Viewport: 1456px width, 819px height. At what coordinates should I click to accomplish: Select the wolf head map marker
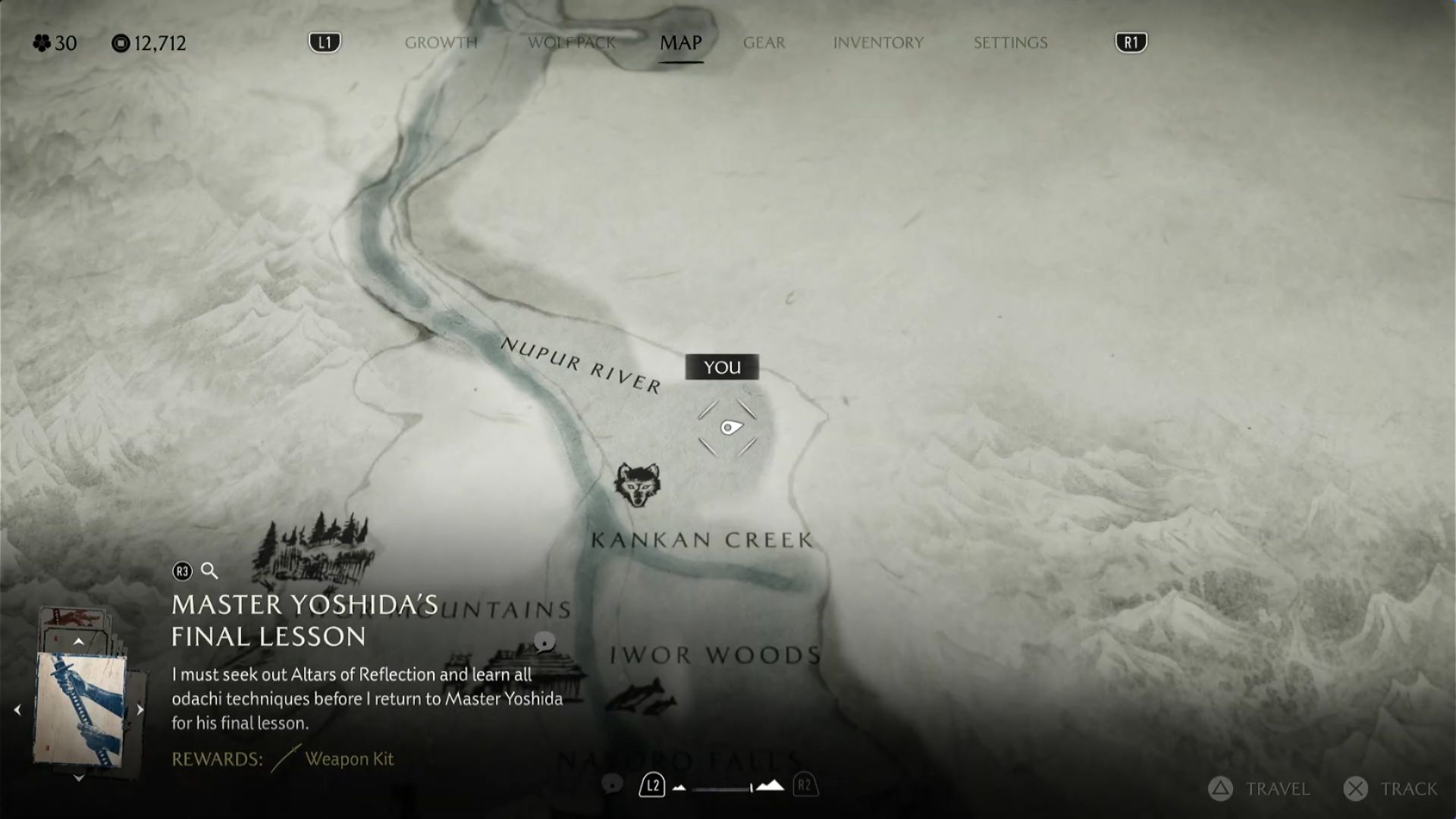click(x=637, y=485)
